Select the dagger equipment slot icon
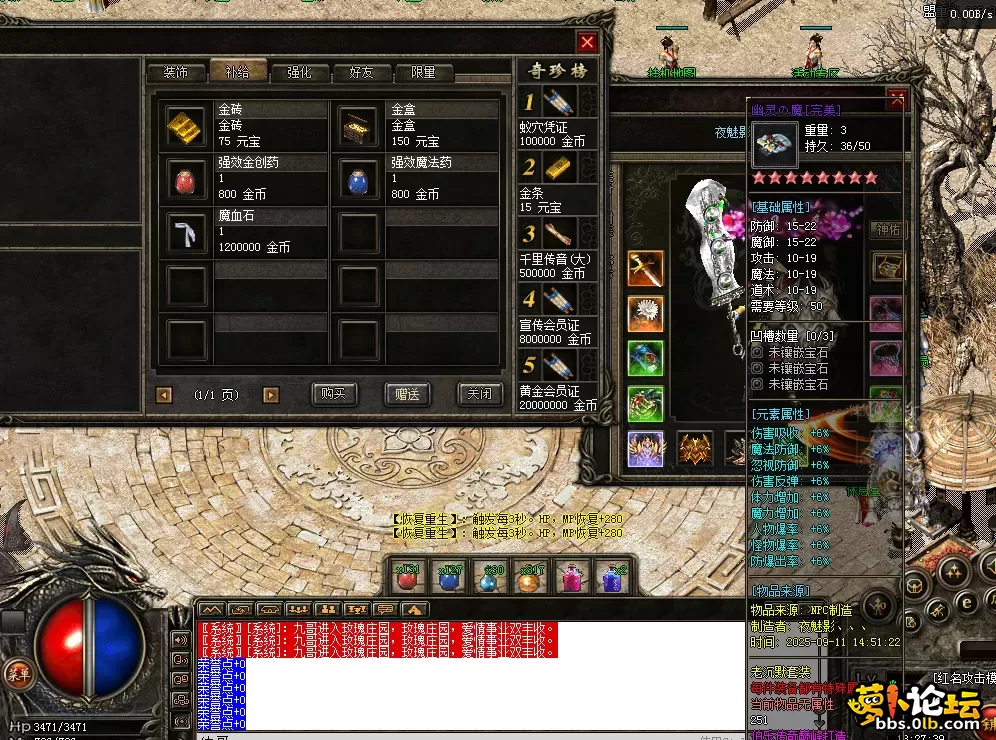 coord(645,268)
